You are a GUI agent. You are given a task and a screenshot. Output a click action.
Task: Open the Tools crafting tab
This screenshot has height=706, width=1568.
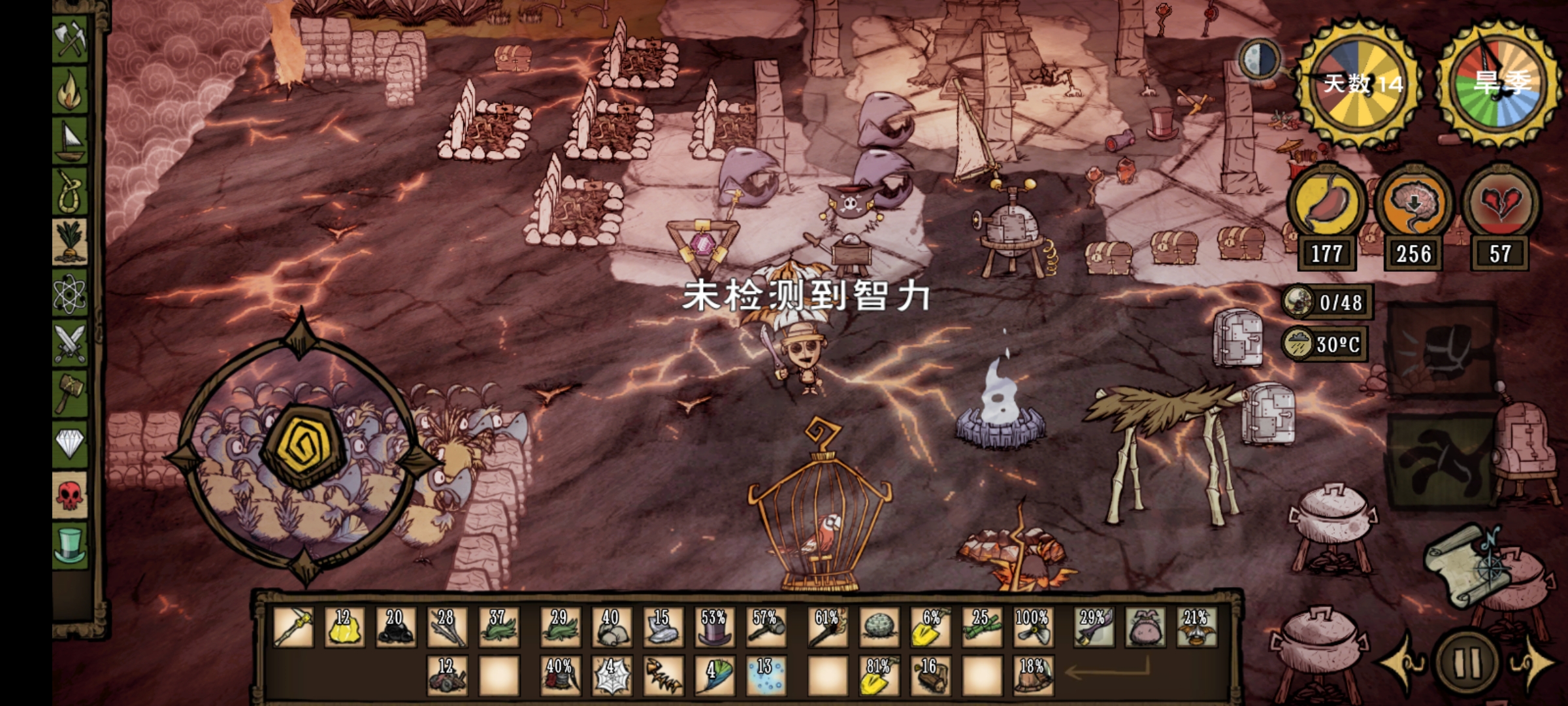coord(71,39)
